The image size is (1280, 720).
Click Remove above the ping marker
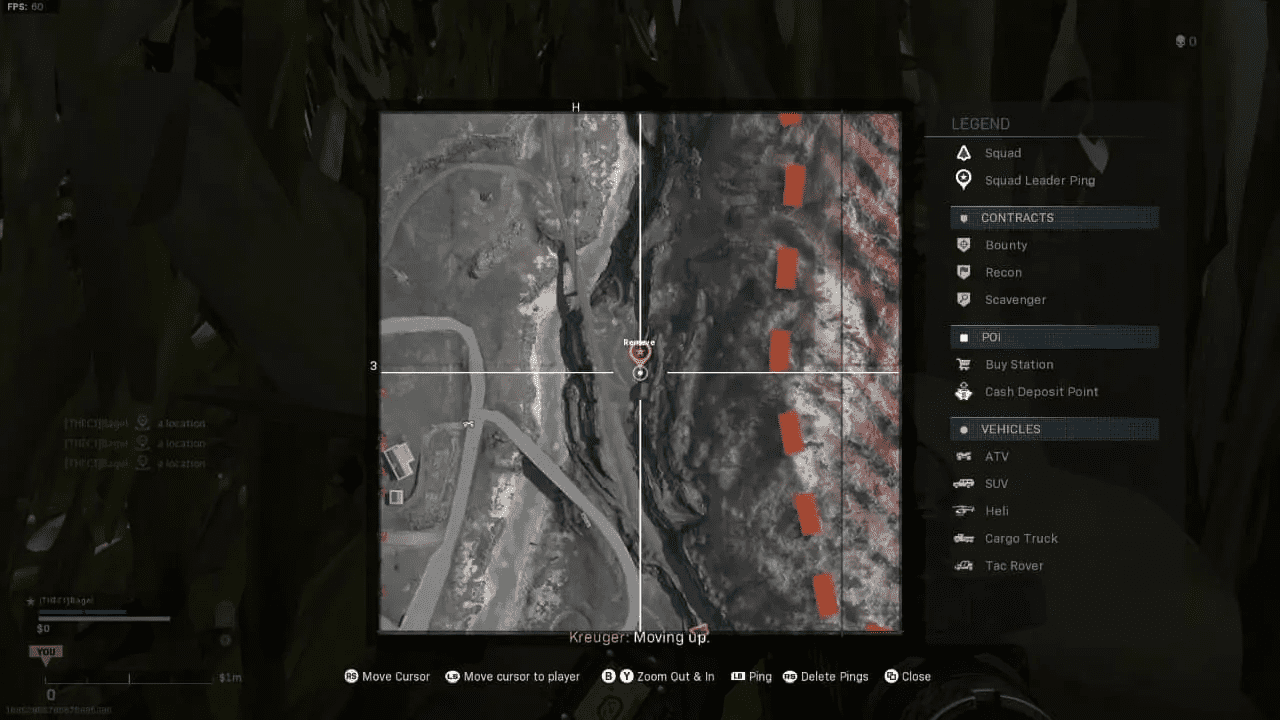(x=639, y=340)
